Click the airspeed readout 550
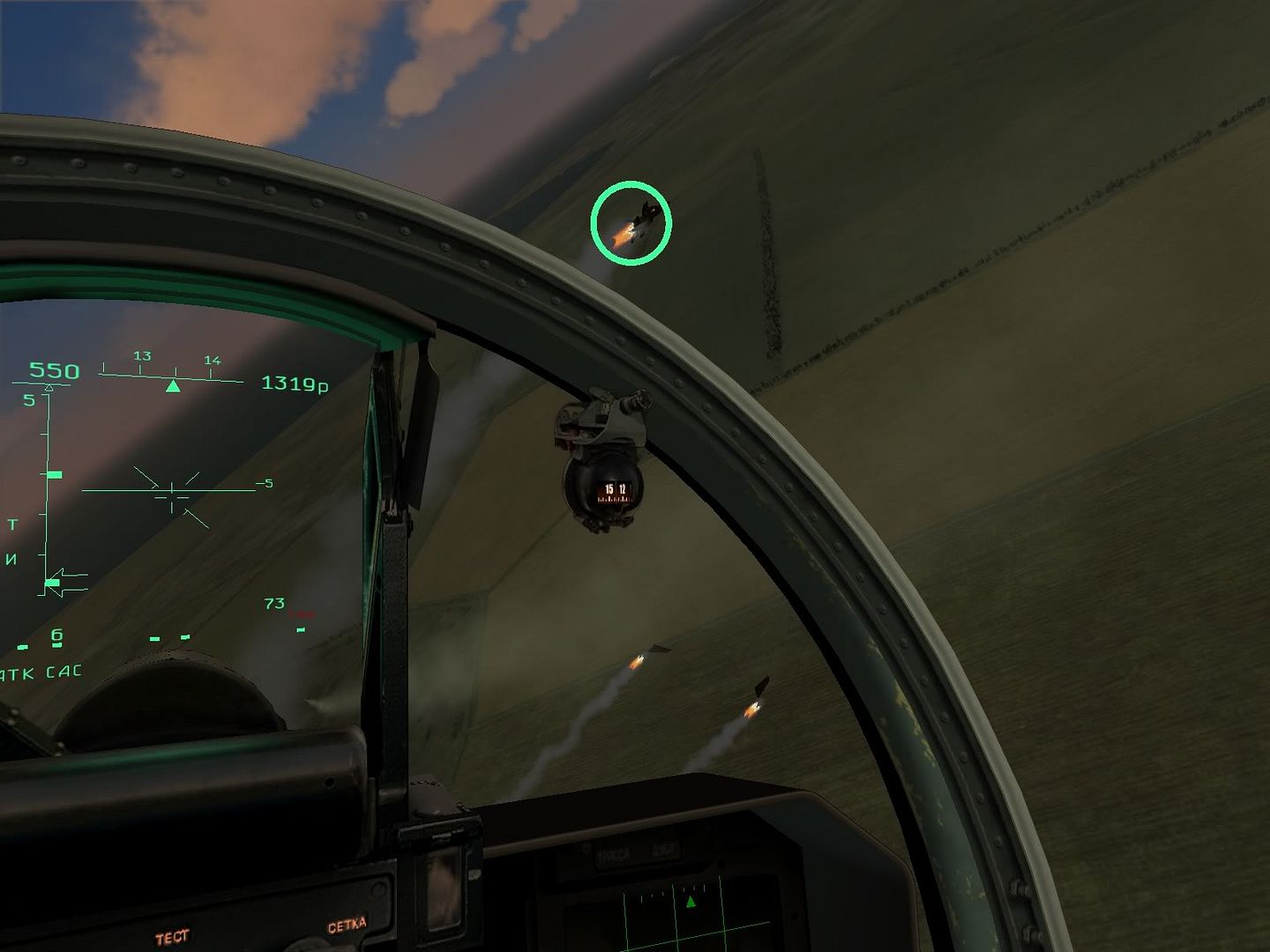1270x952 pixels. coord(53,371)
